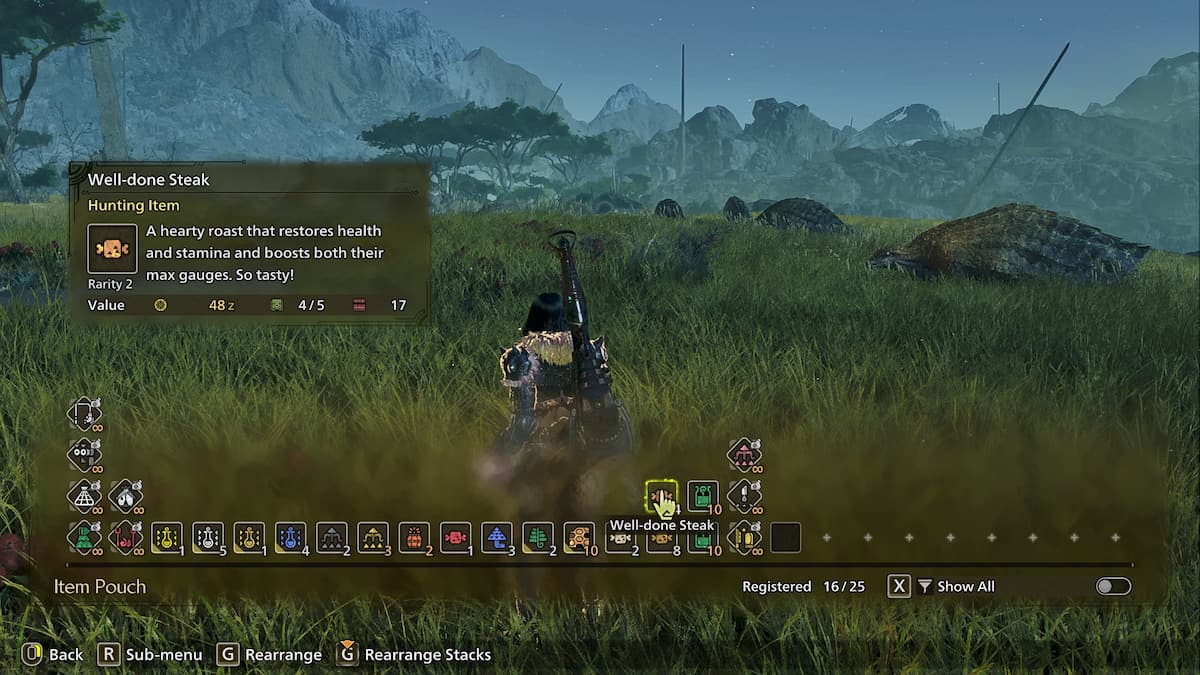Screen dimensions: 1200x675
Task: Select the empty dark pouch slot
Action: [x=785, y=538]
